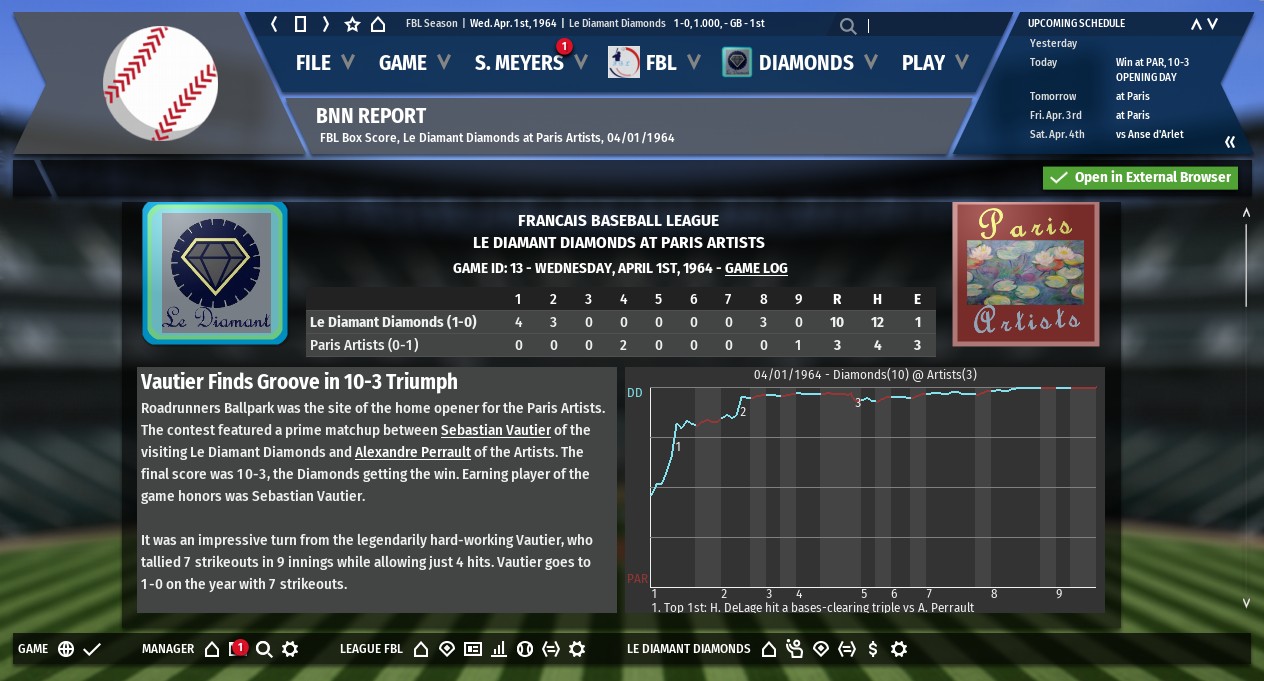The width and height of the screenshot is (1264, 681).
Task: Open league statistics bar chart icon
Action: (499, 649)
